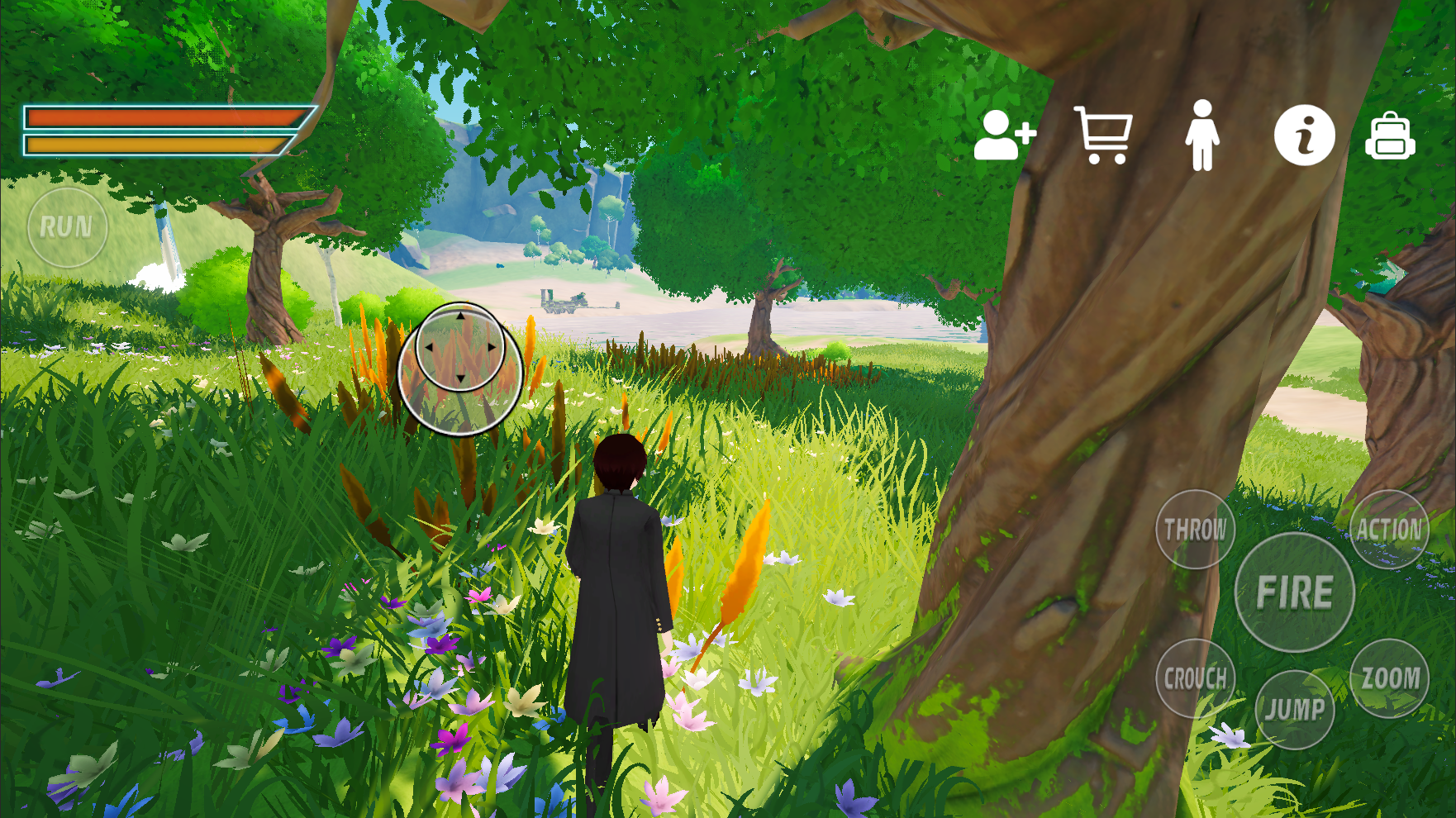Click the virtual joystick's down arrow

460,378
